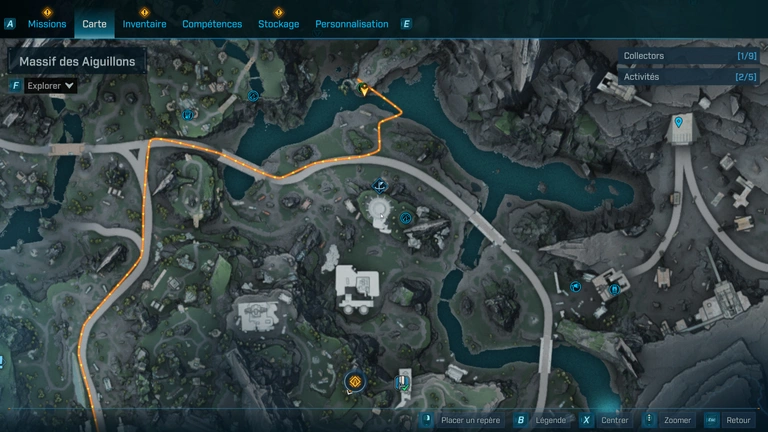Screen dimensions: 768x432
Task: Expand the Collectors tracker row
Action: [x=689, y=57]
